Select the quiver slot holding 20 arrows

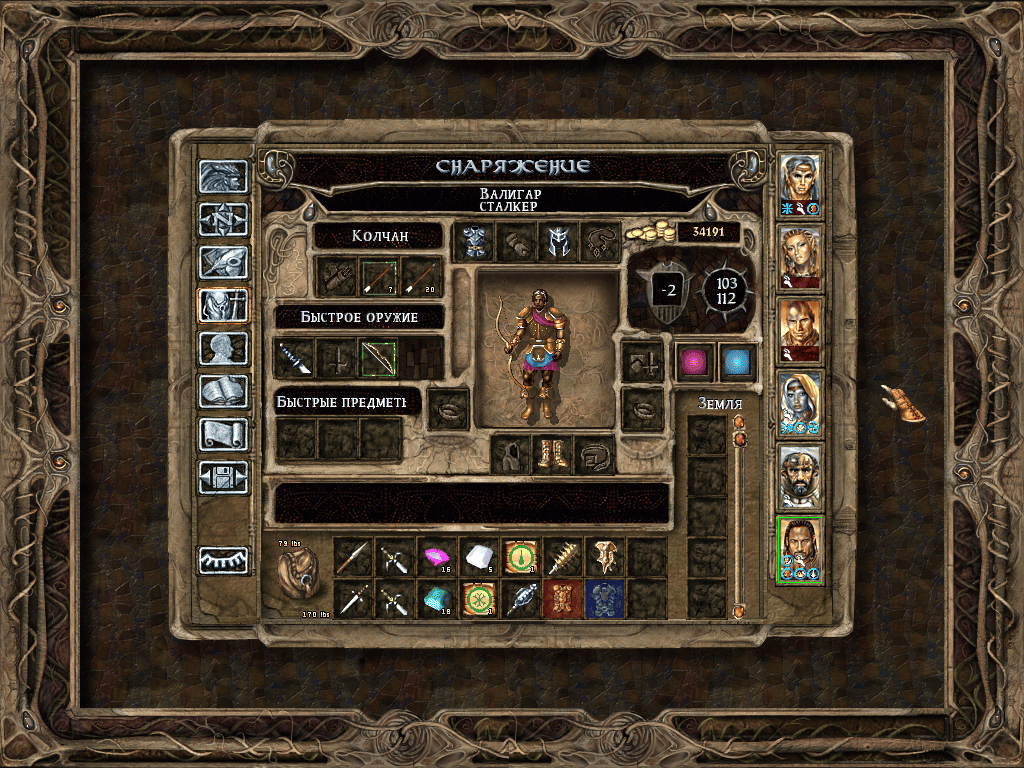(422, 276)
